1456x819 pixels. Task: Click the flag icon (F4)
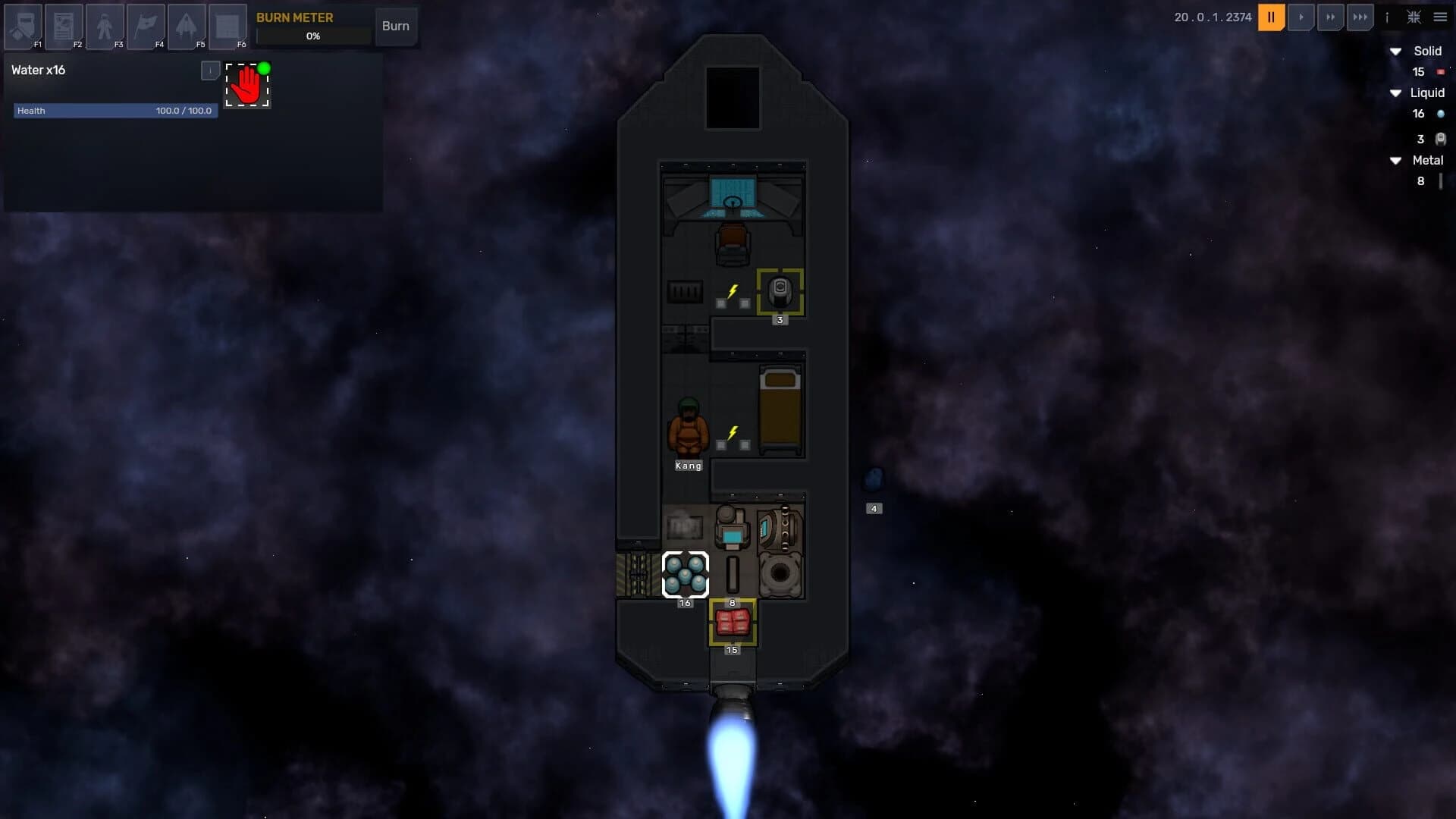point(147,25)
